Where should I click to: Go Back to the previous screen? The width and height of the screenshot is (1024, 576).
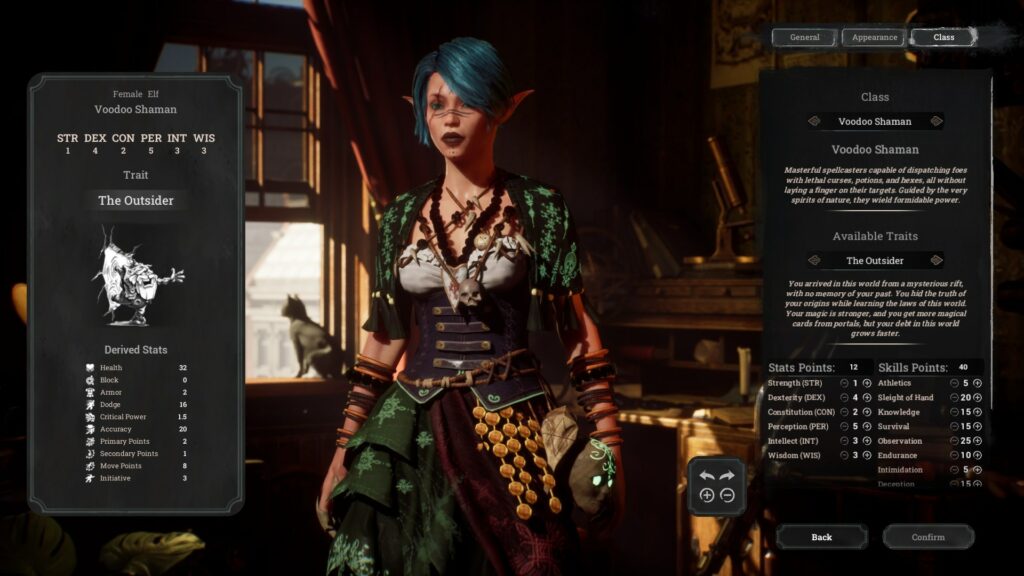821,537
